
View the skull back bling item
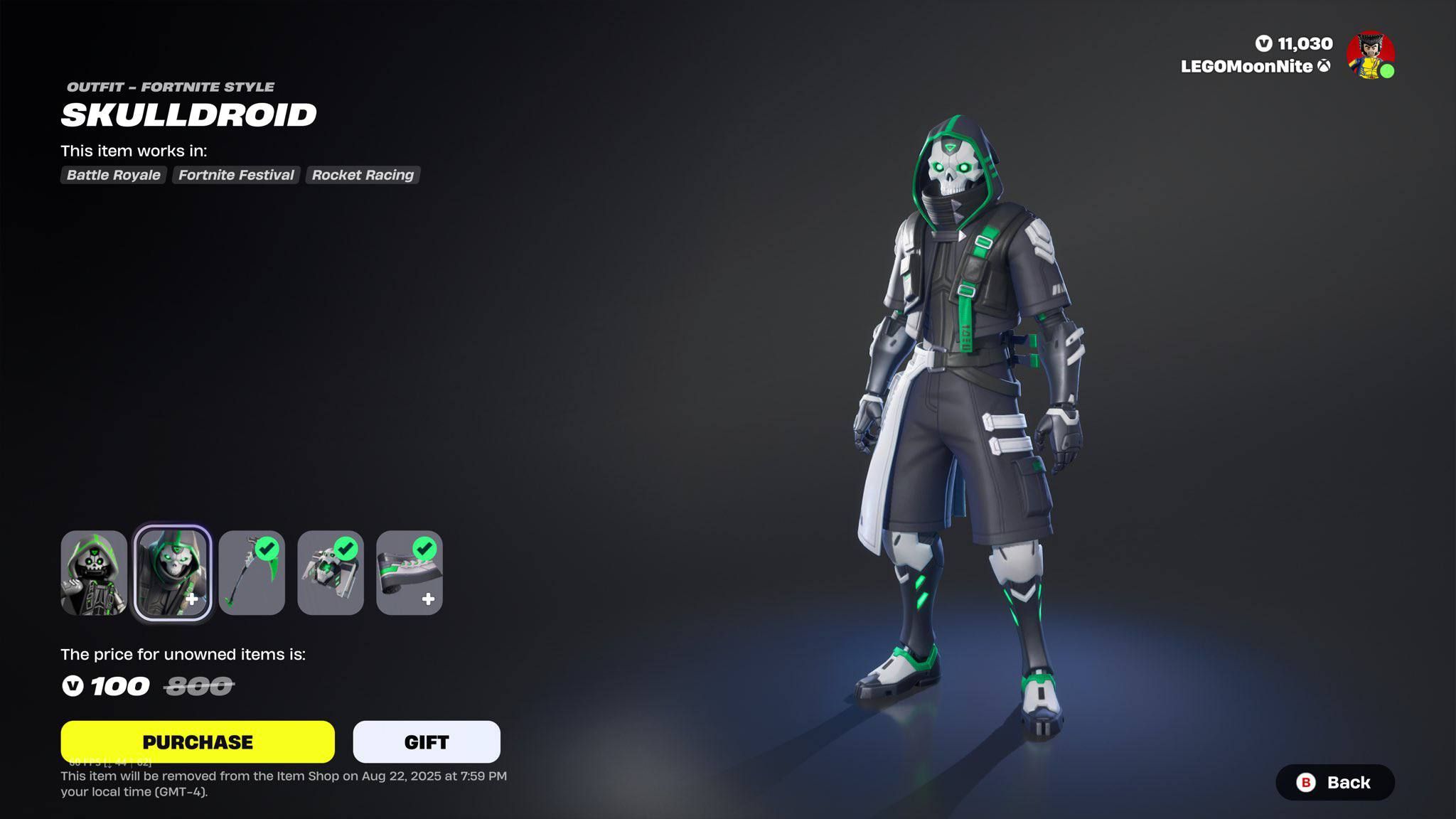click(x=331, y=572)
